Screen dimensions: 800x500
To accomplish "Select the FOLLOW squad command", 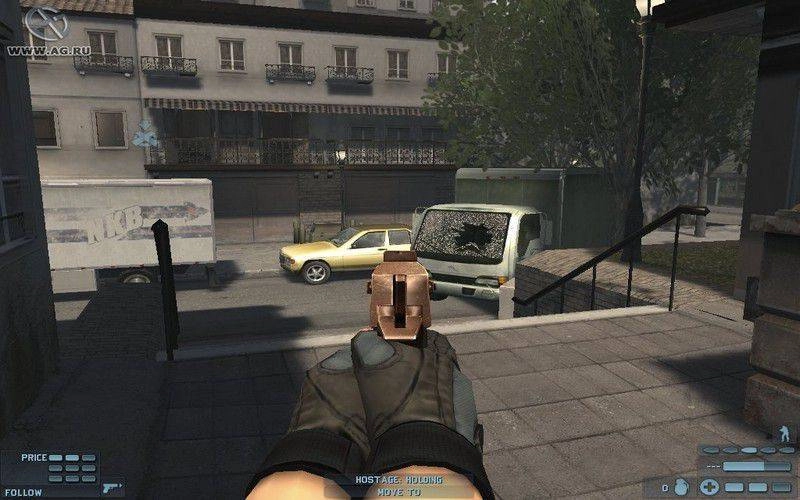I will [22, 492].
